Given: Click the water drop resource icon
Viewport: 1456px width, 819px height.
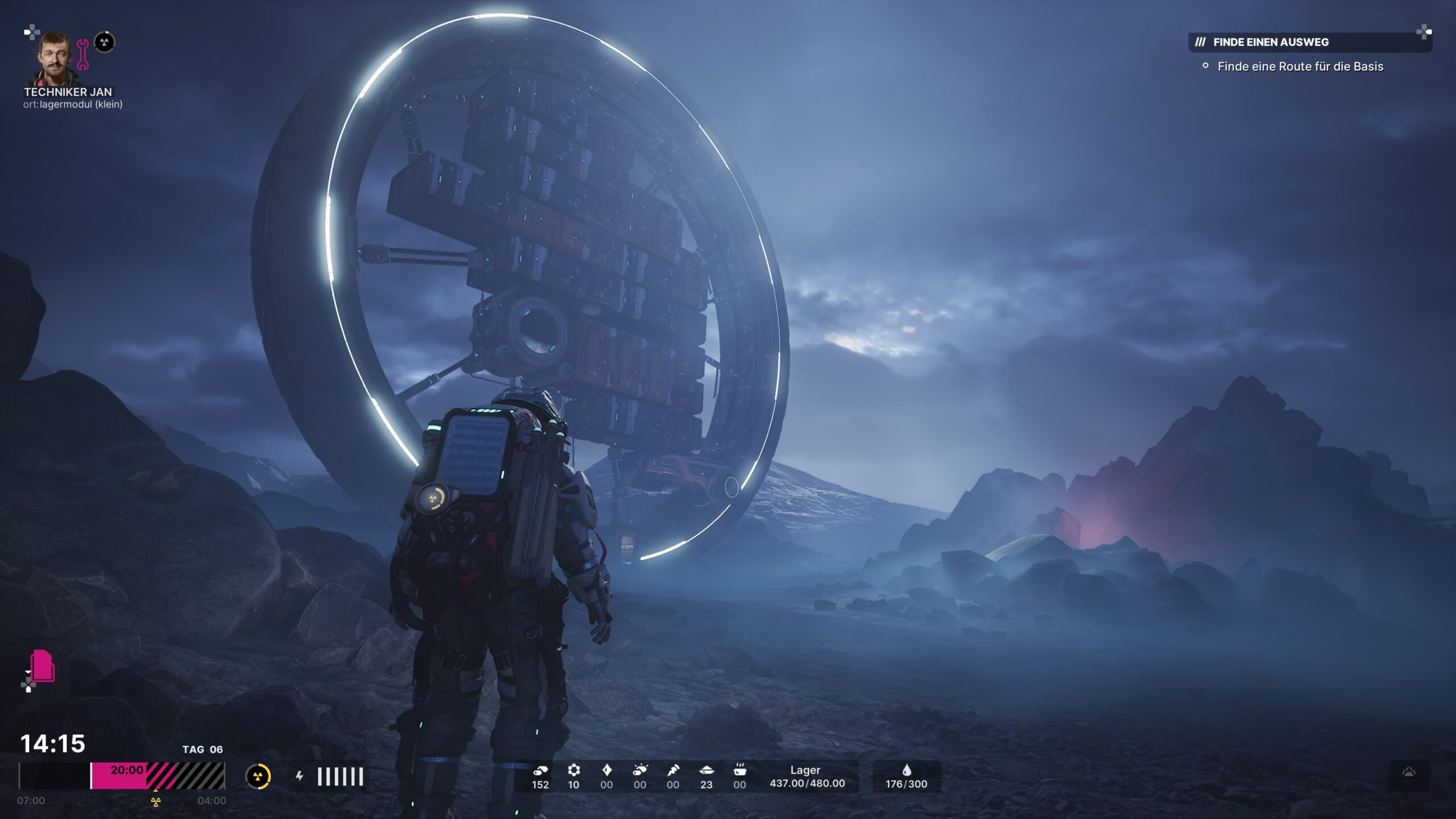Looking at the screenshot, I should (x=906, y=770).
